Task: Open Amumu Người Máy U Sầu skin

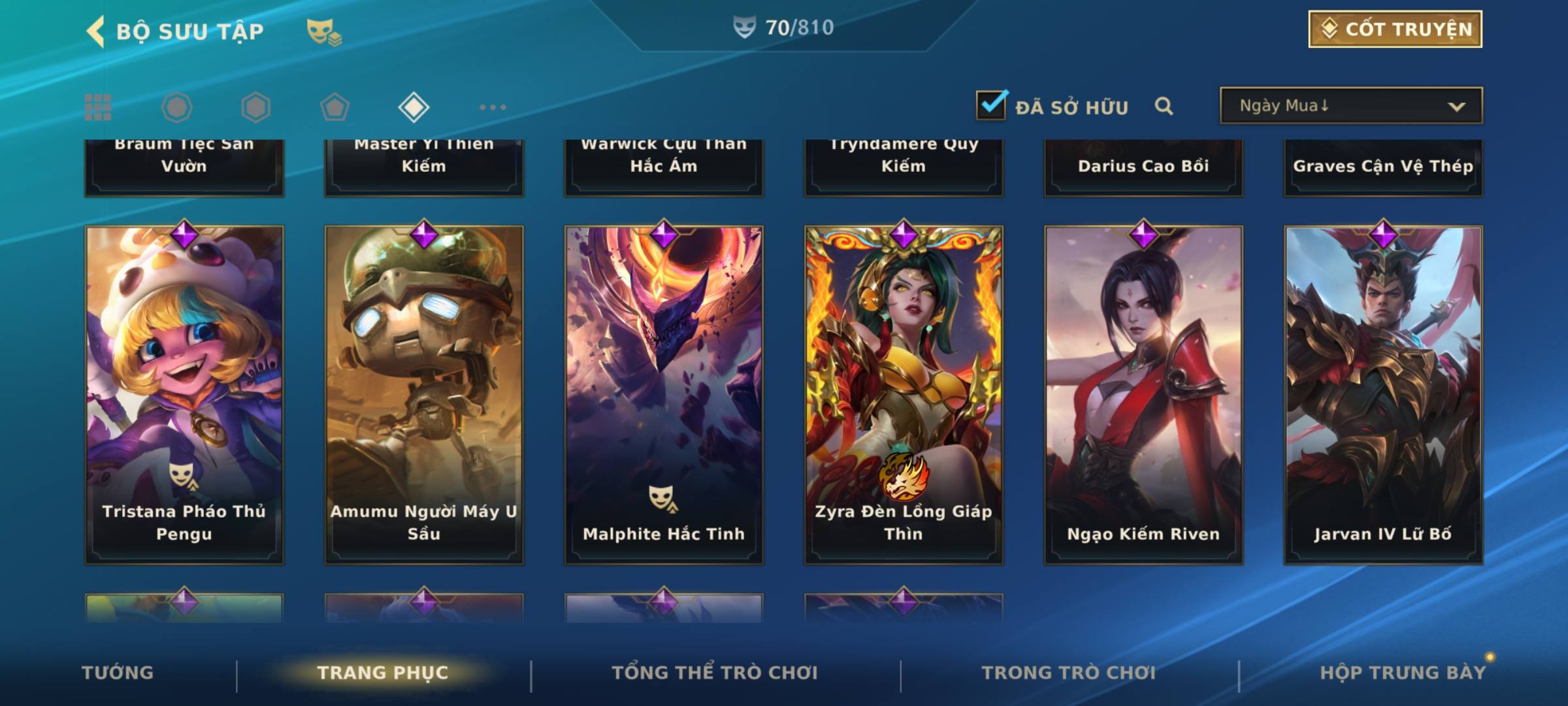Action: click(x=424, y=395)
